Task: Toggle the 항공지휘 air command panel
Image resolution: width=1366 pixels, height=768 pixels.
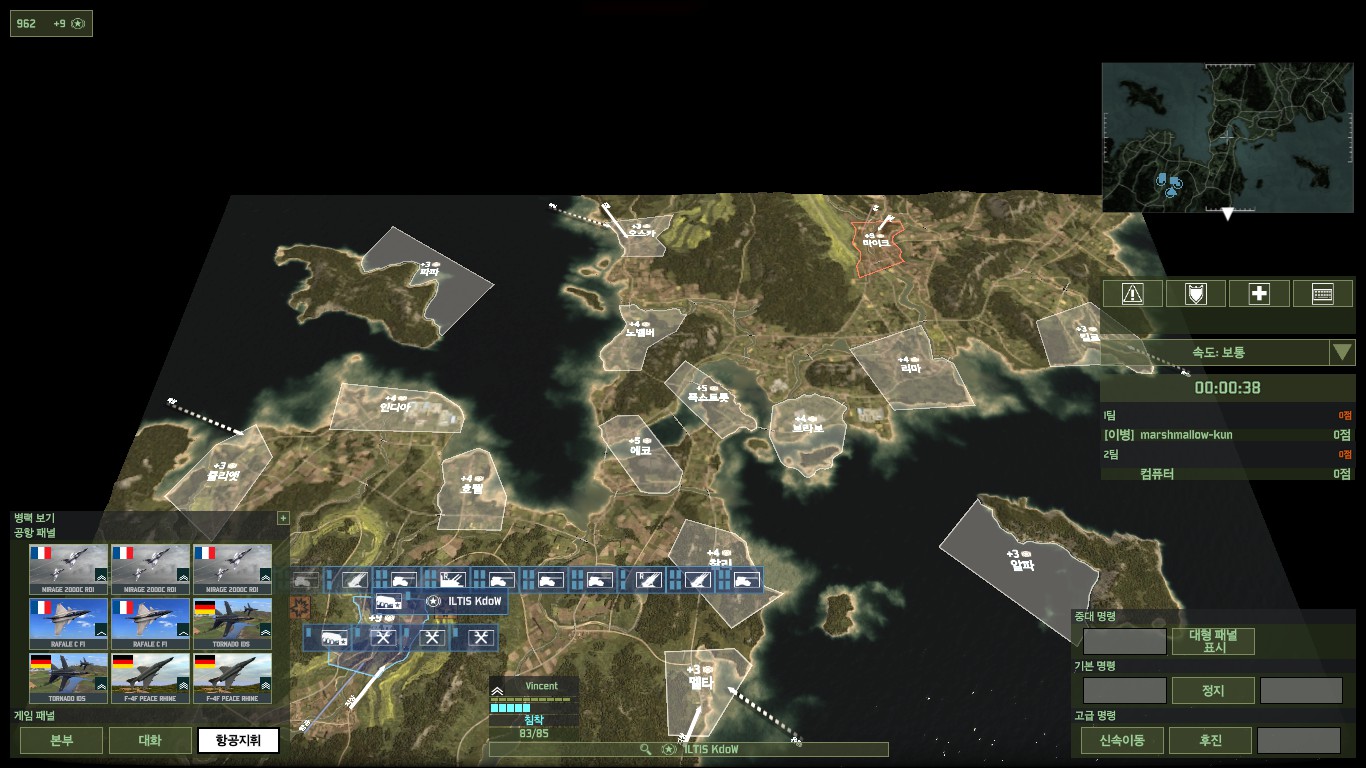Action: coord(238,741)
